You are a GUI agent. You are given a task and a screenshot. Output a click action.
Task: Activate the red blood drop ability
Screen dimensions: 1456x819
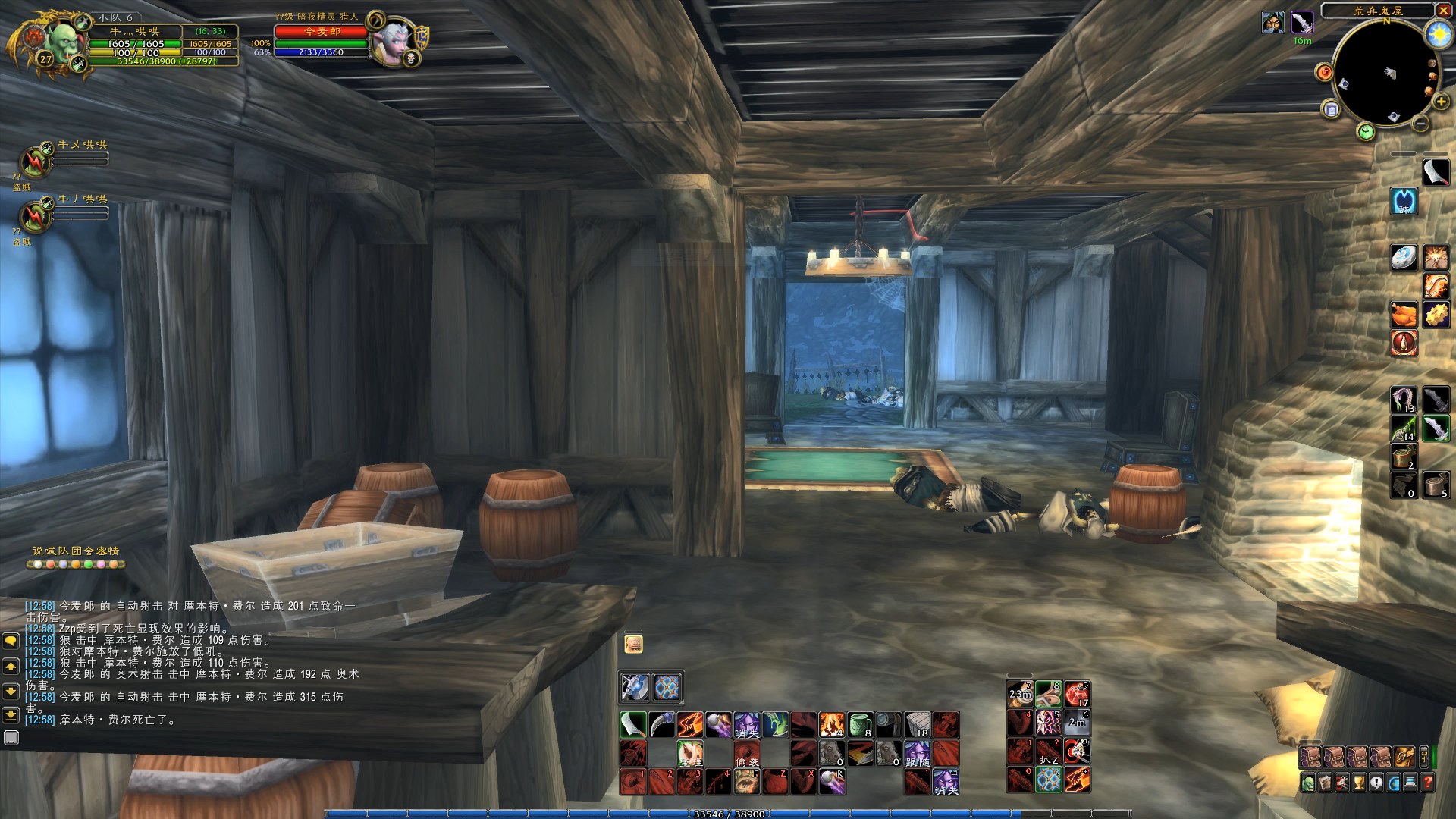point(1404,343)
